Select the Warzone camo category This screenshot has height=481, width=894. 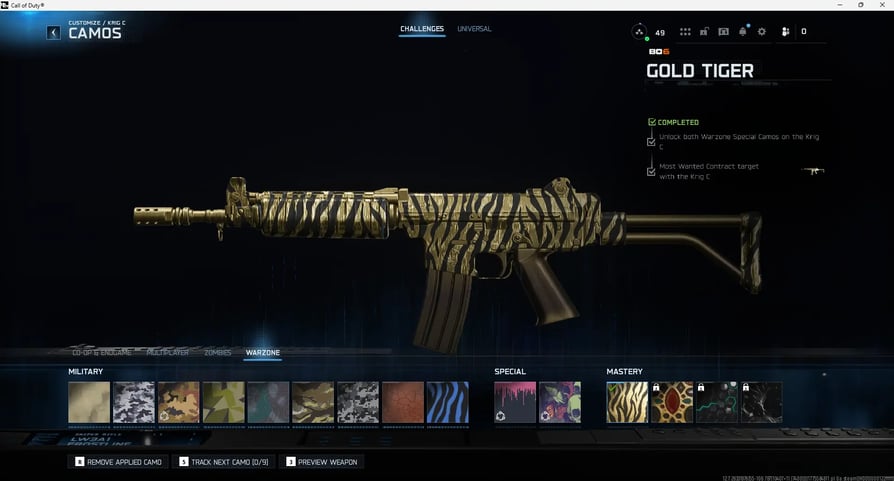click(x=263, y=353)
